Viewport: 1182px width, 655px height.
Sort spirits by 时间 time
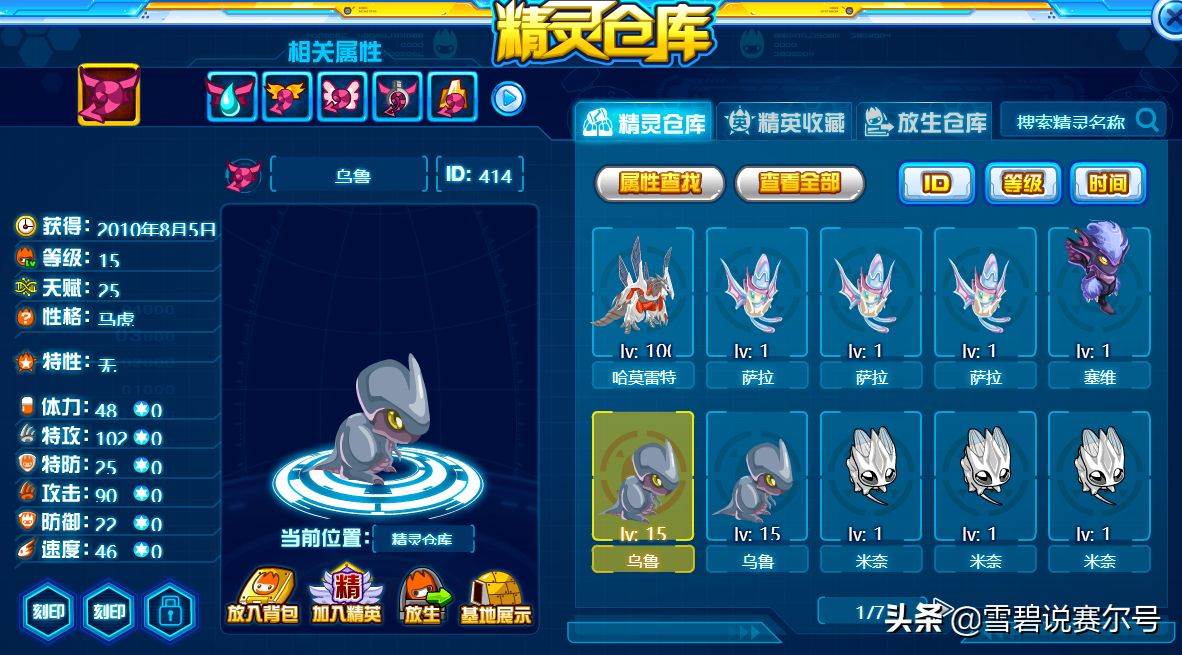[1108, 183]
